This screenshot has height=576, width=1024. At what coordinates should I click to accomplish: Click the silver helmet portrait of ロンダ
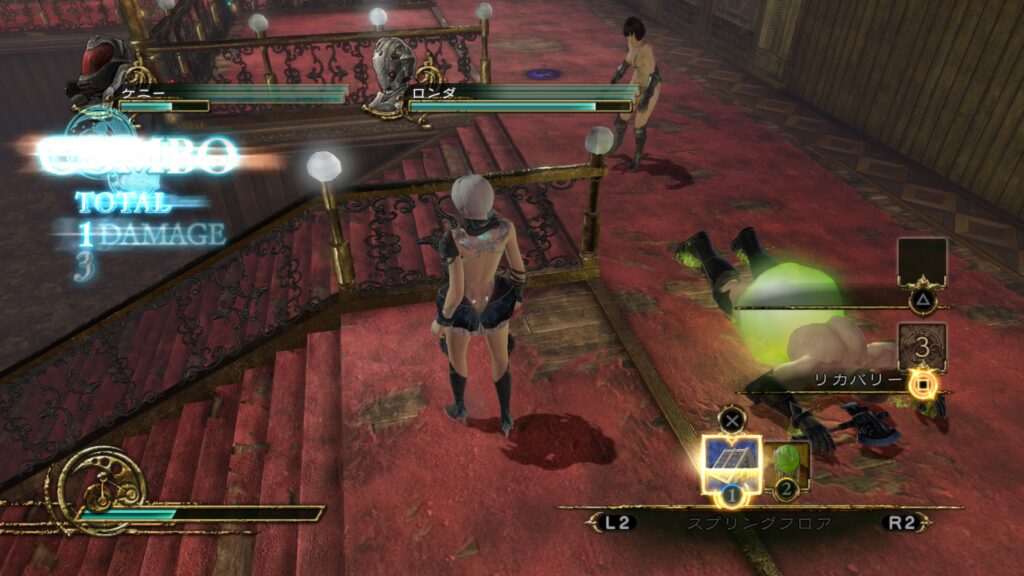(x=393, y=70)
